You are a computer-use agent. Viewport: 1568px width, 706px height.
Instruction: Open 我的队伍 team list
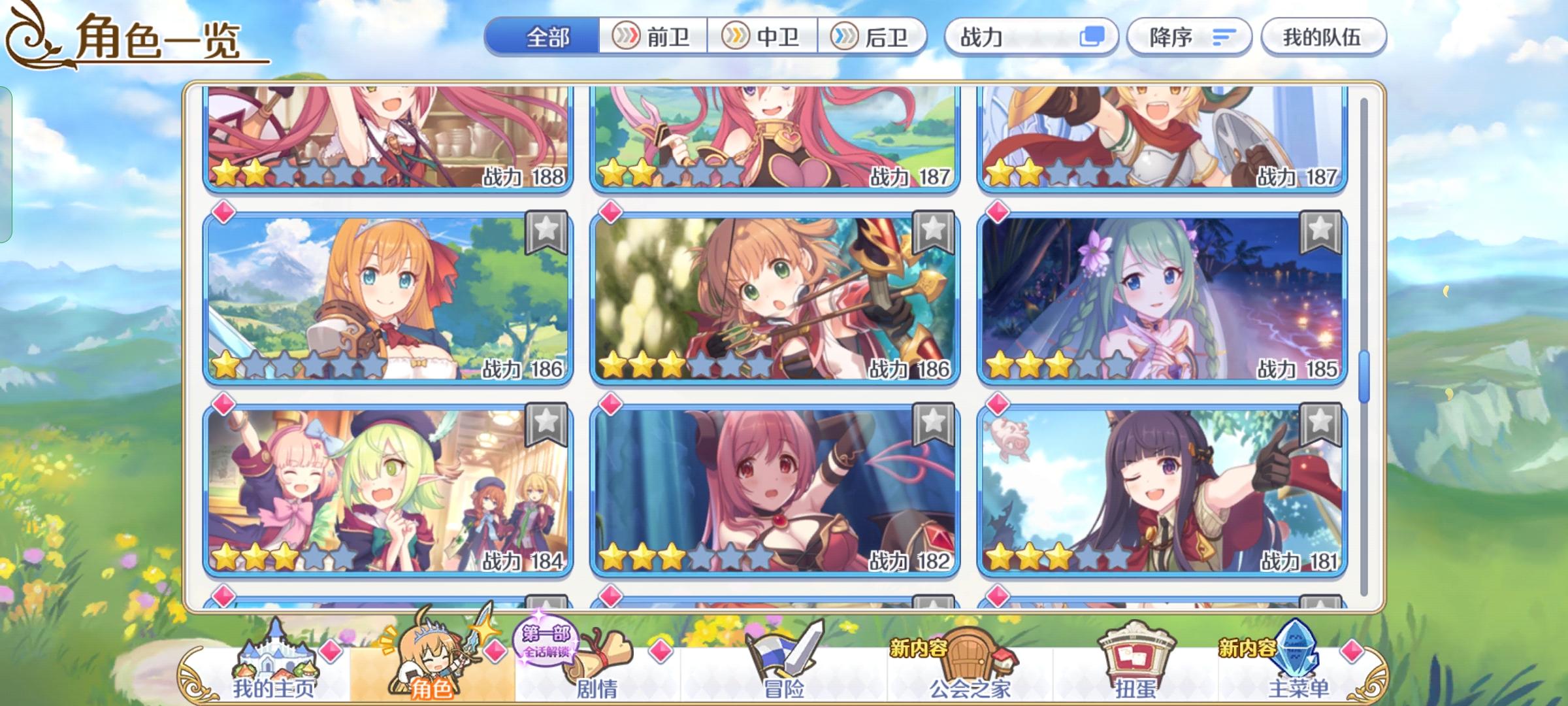click(1325, 37)
